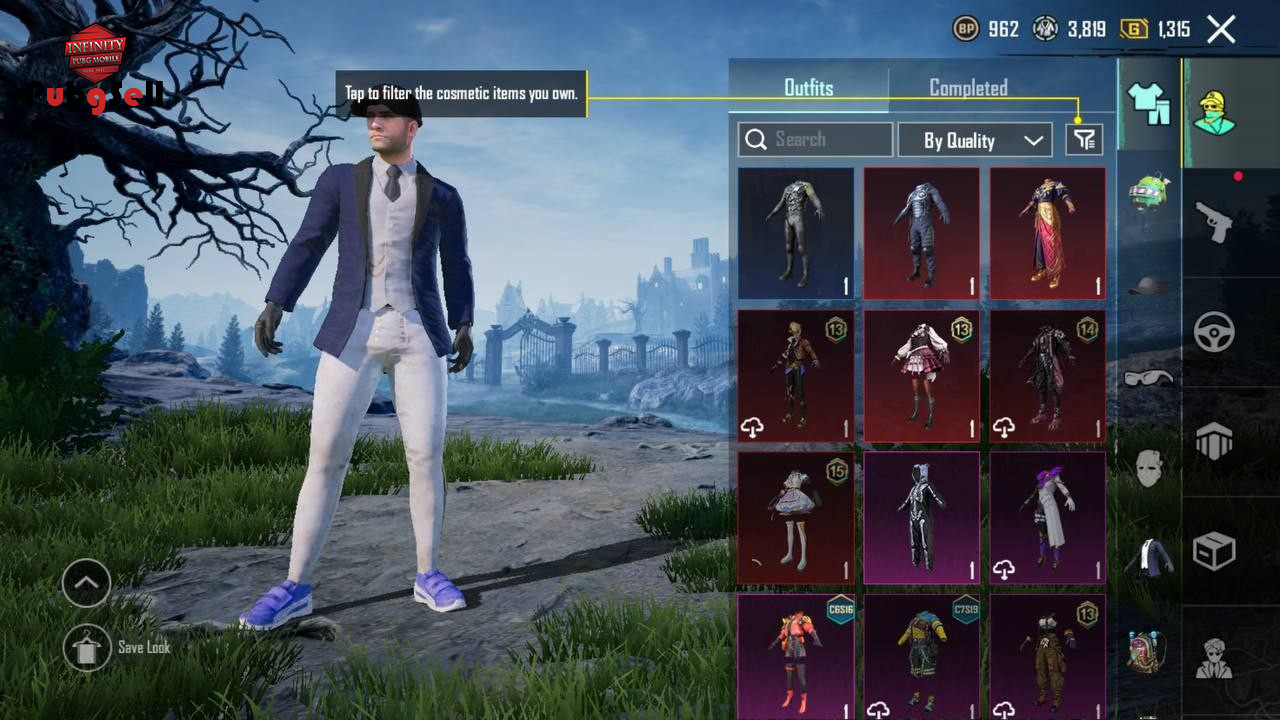Toggle the owned items filter funnel
The image size is (1280, 720).
click(x=1084, y=140)
